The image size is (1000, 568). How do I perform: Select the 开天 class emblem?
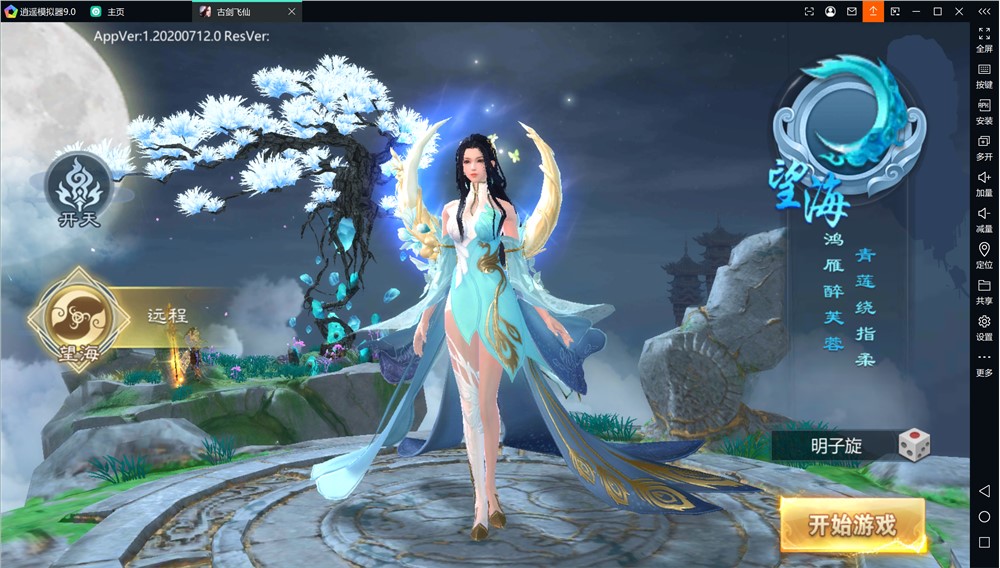78,188
